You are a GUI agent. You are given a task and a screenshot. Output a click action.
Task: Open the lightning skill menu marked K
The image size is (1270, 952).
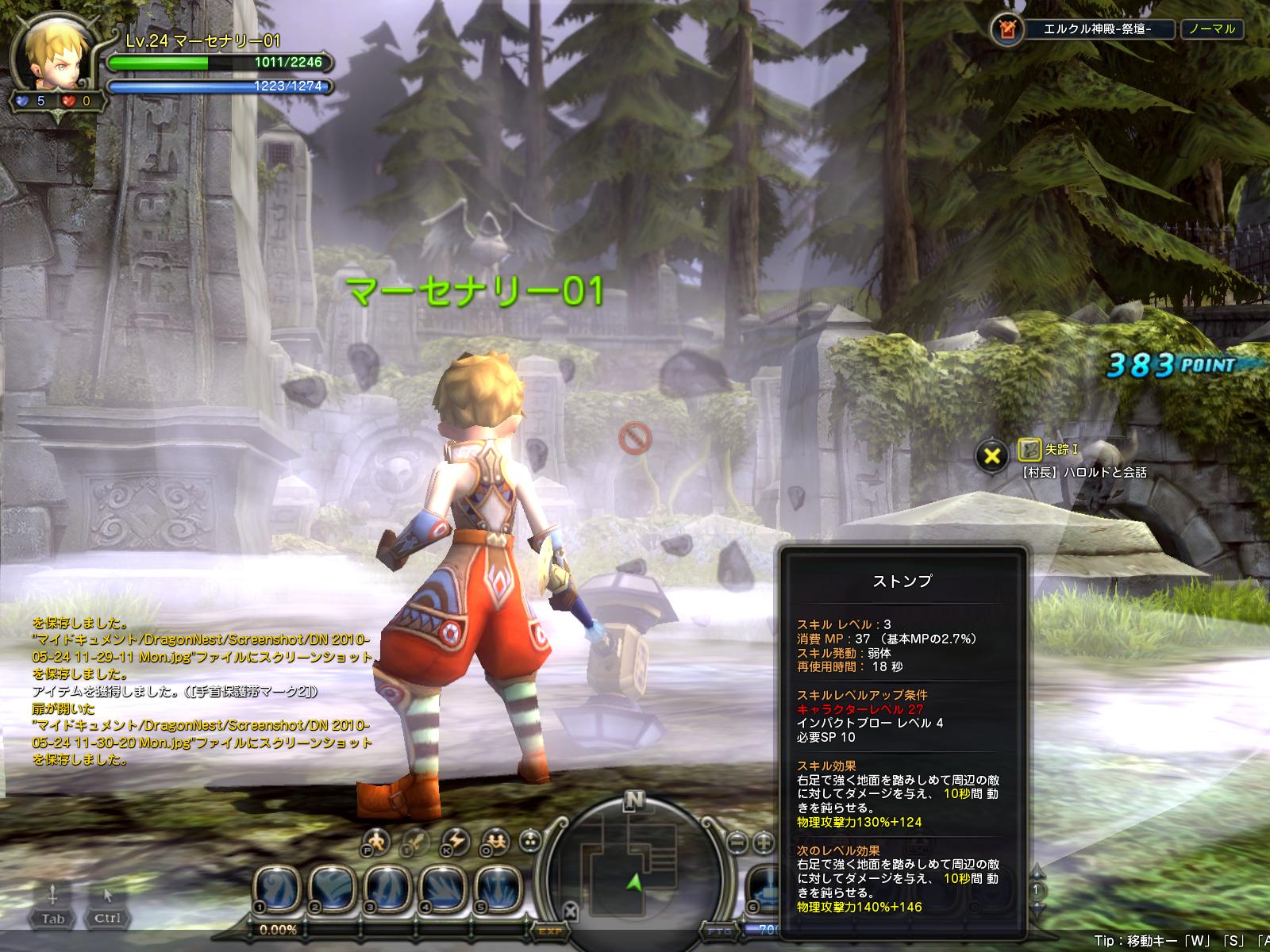(456, 841)
